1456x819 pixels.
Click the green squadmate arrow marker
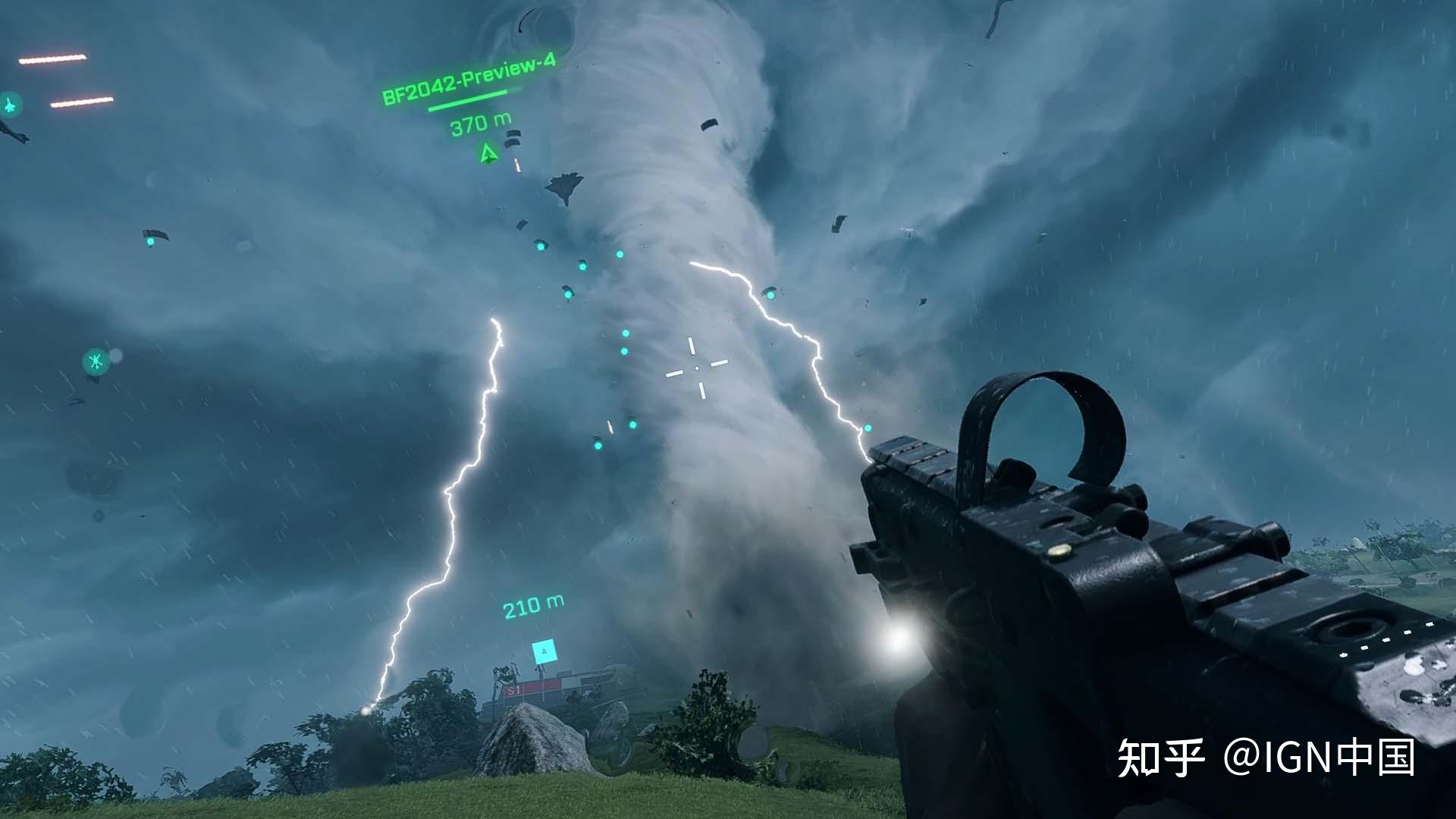coord(488,155)
